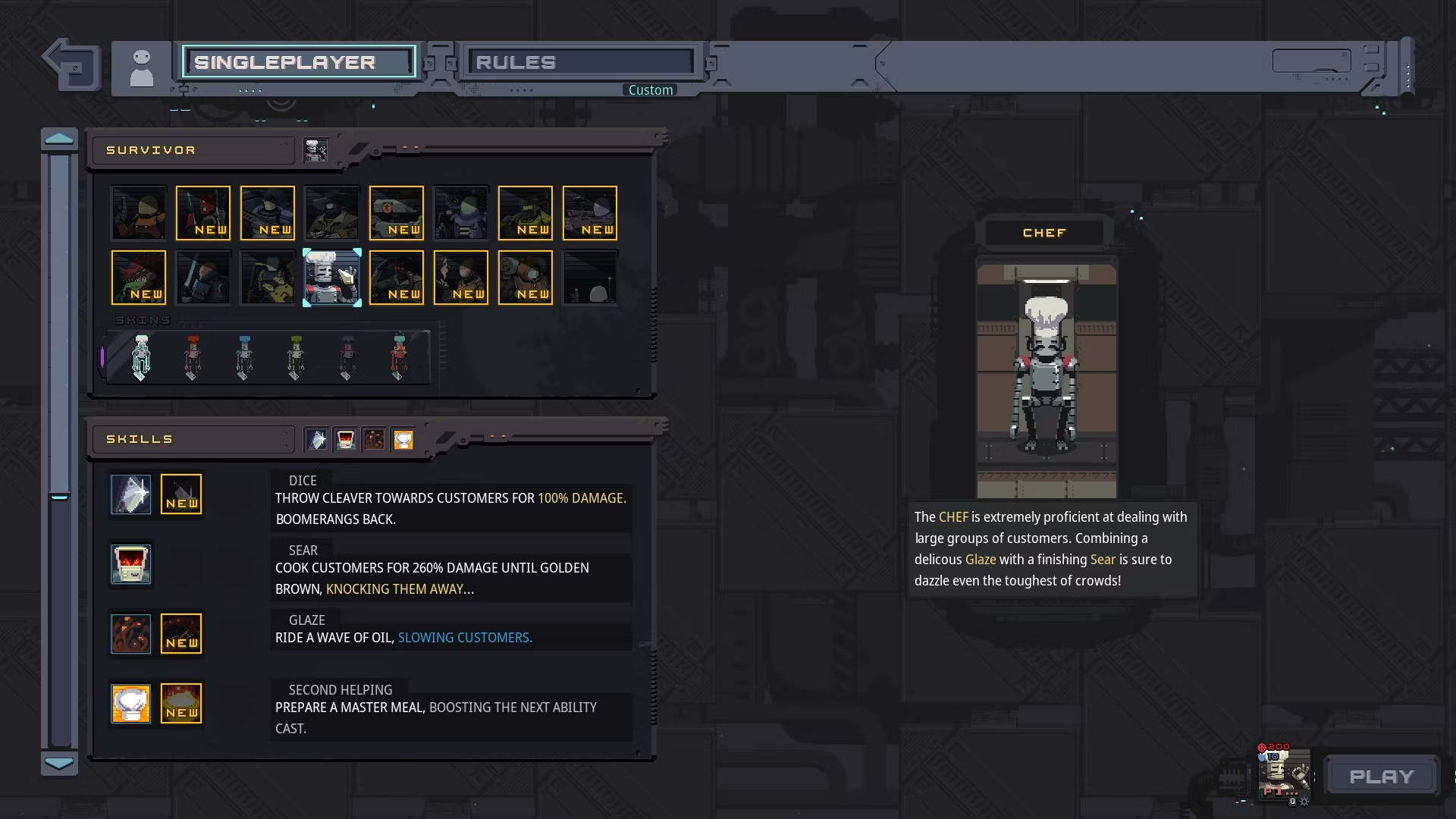
Task: Select the Second Helping skill icon
Action: click(x=131, y=704)
